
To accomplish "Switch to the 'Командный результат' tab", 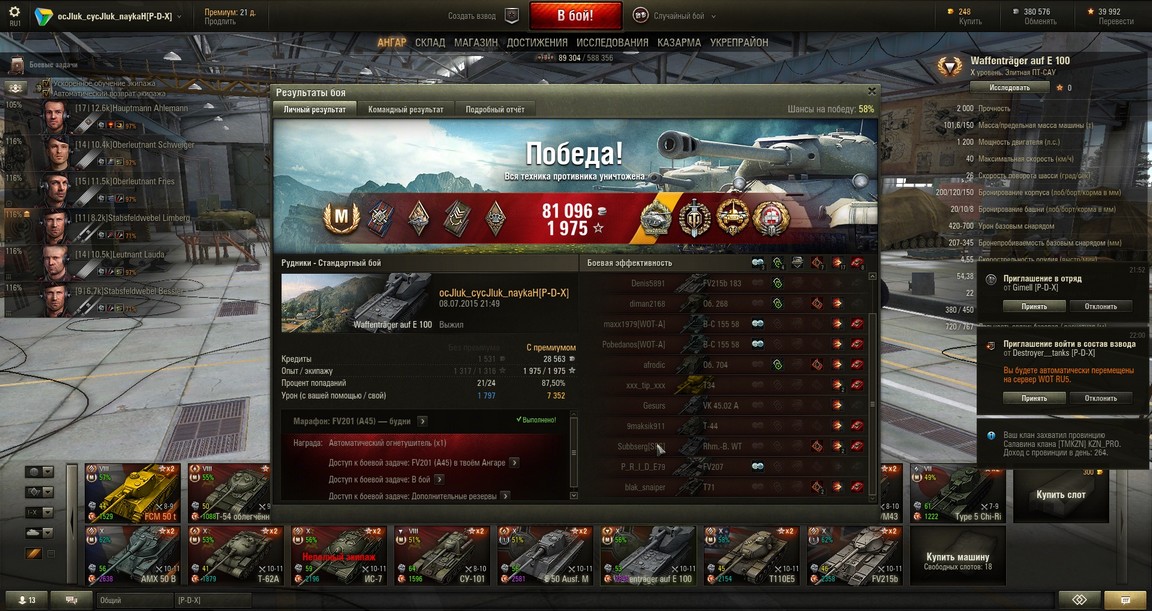I will [x=405, y=109].
